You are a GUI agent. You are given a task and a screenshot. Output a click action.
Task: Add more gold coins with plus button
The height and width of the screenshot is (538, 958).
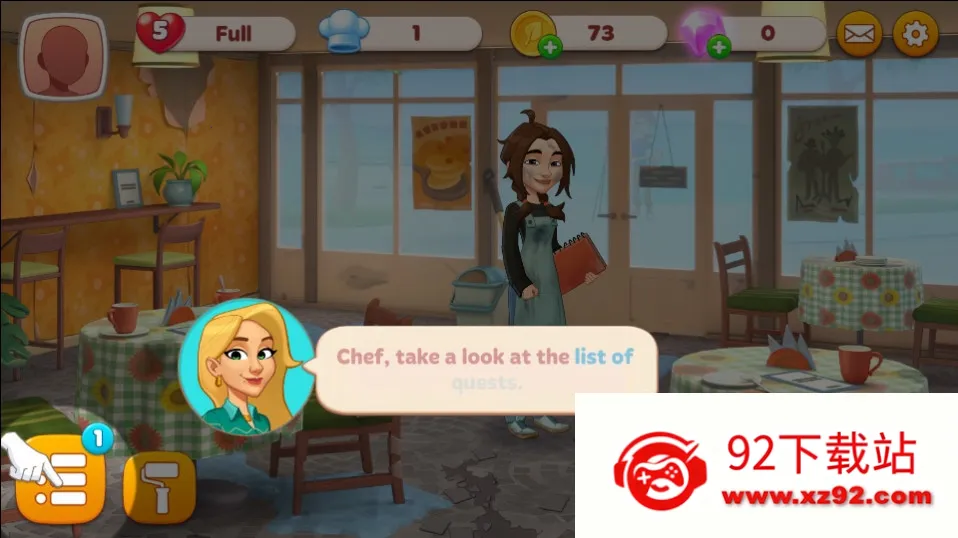tap(549, 46)
